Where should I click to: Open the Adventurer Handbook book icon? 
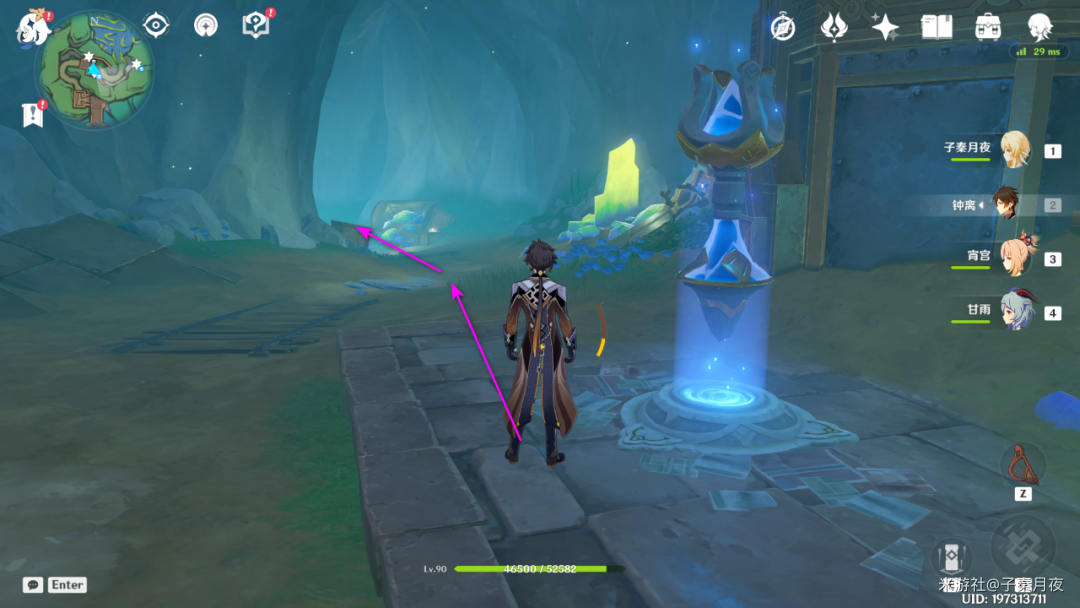pos(936,27)
